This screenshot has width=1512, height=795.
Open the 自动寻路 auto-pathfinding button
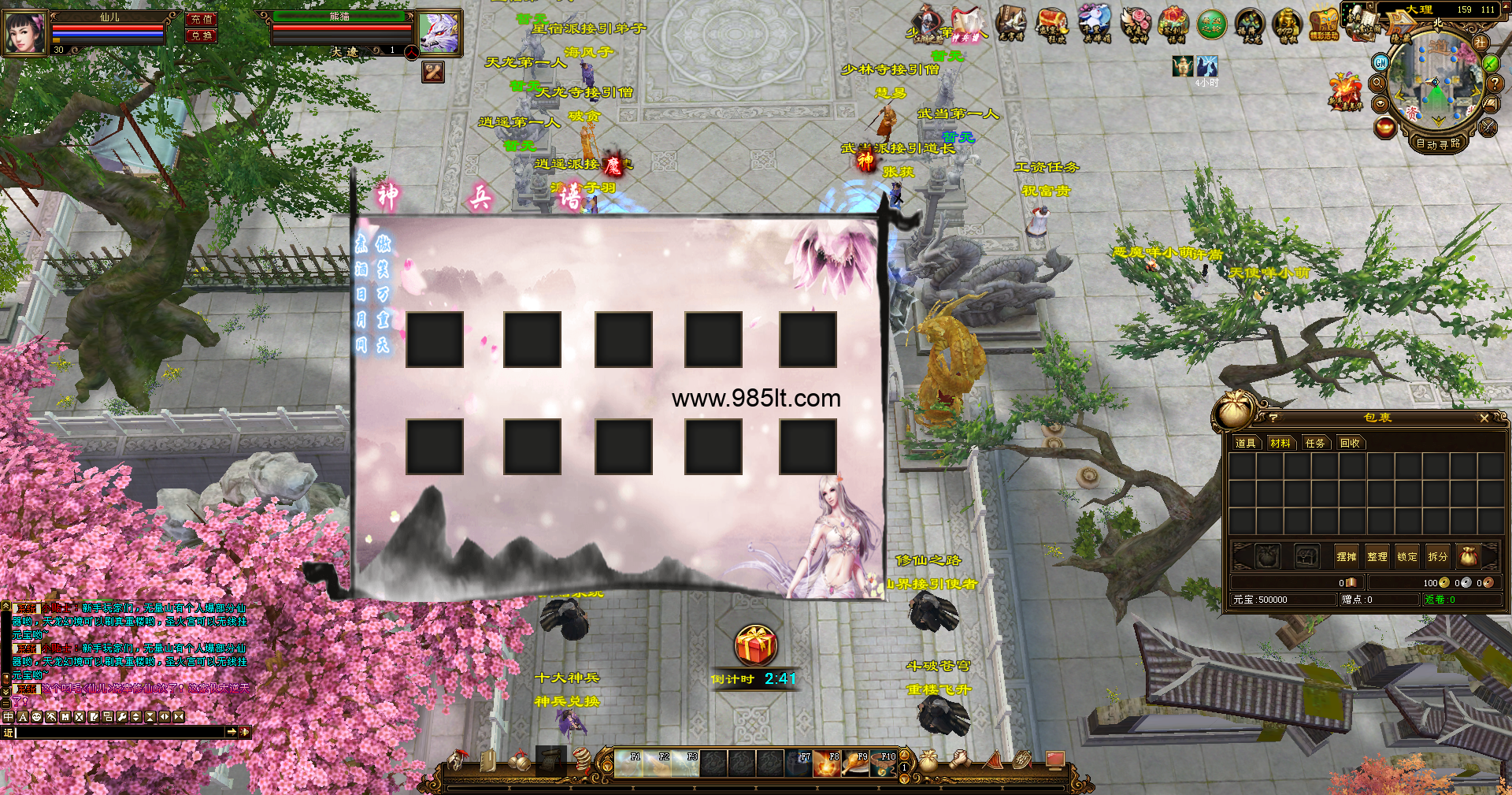click(x=1438, y=143)
